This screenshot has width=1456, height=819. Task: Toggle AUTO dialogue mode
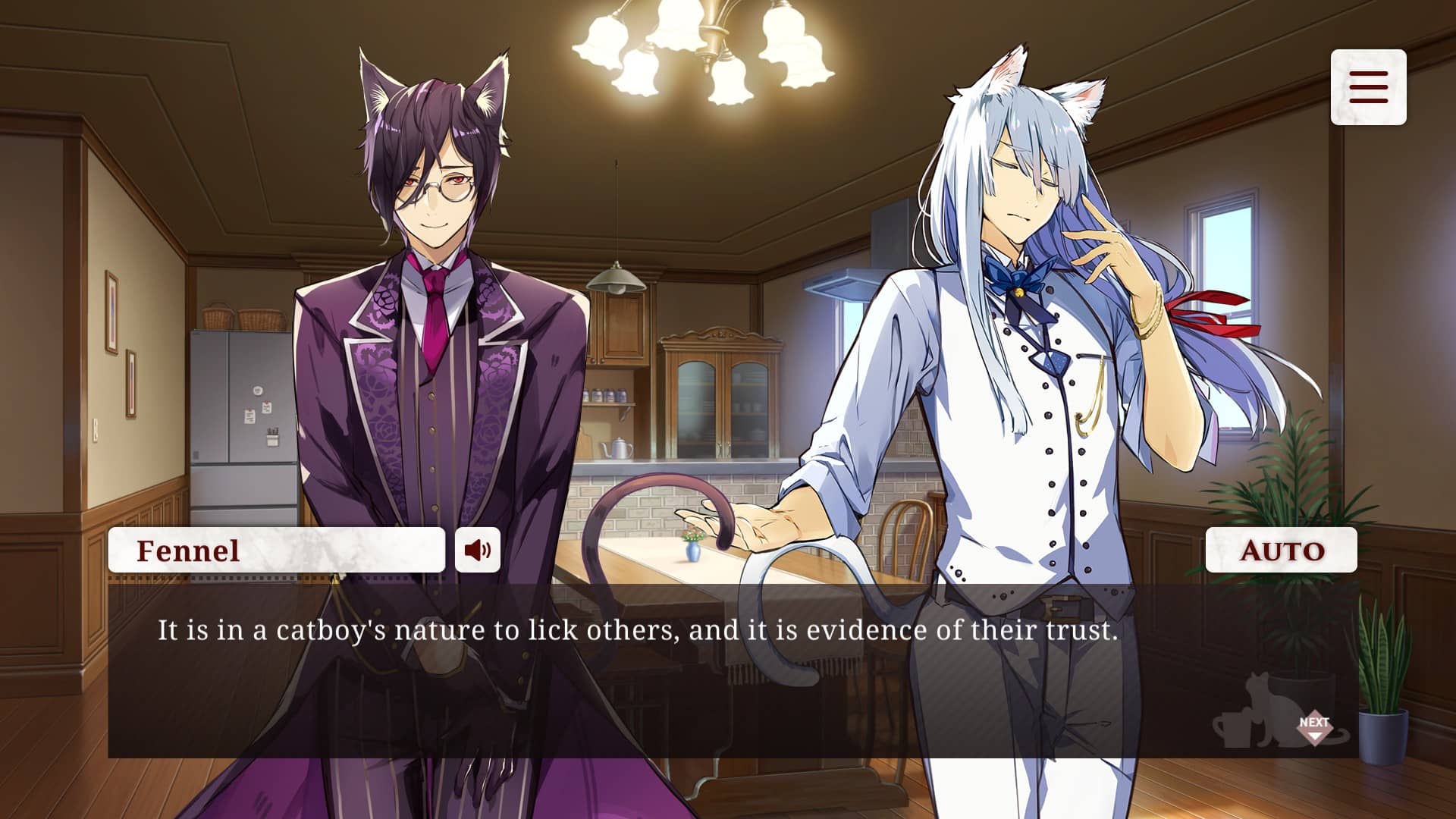(x=1281, y=550)
